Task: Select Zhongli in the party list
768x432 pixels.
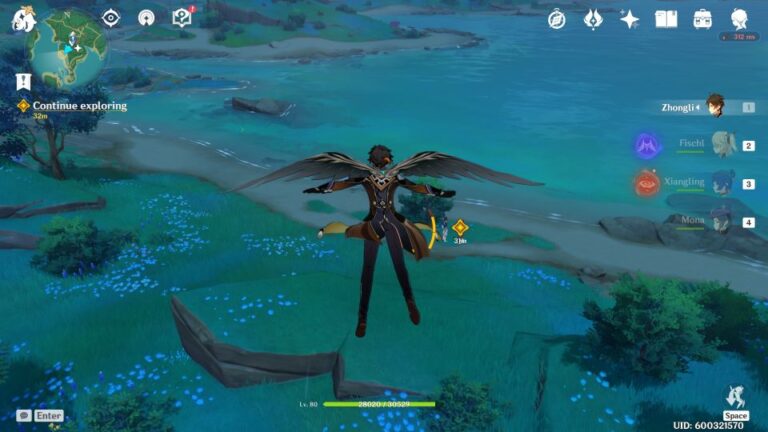Action: pyautogui.click(x=714, y=106)
